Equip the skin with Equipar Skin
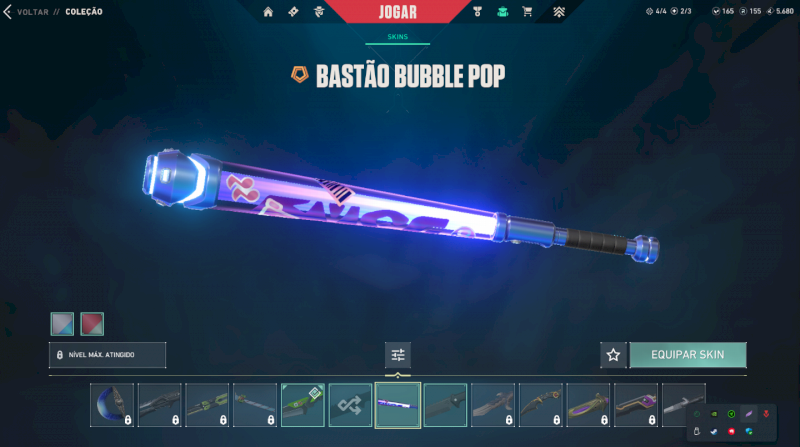 click(687, 355)
